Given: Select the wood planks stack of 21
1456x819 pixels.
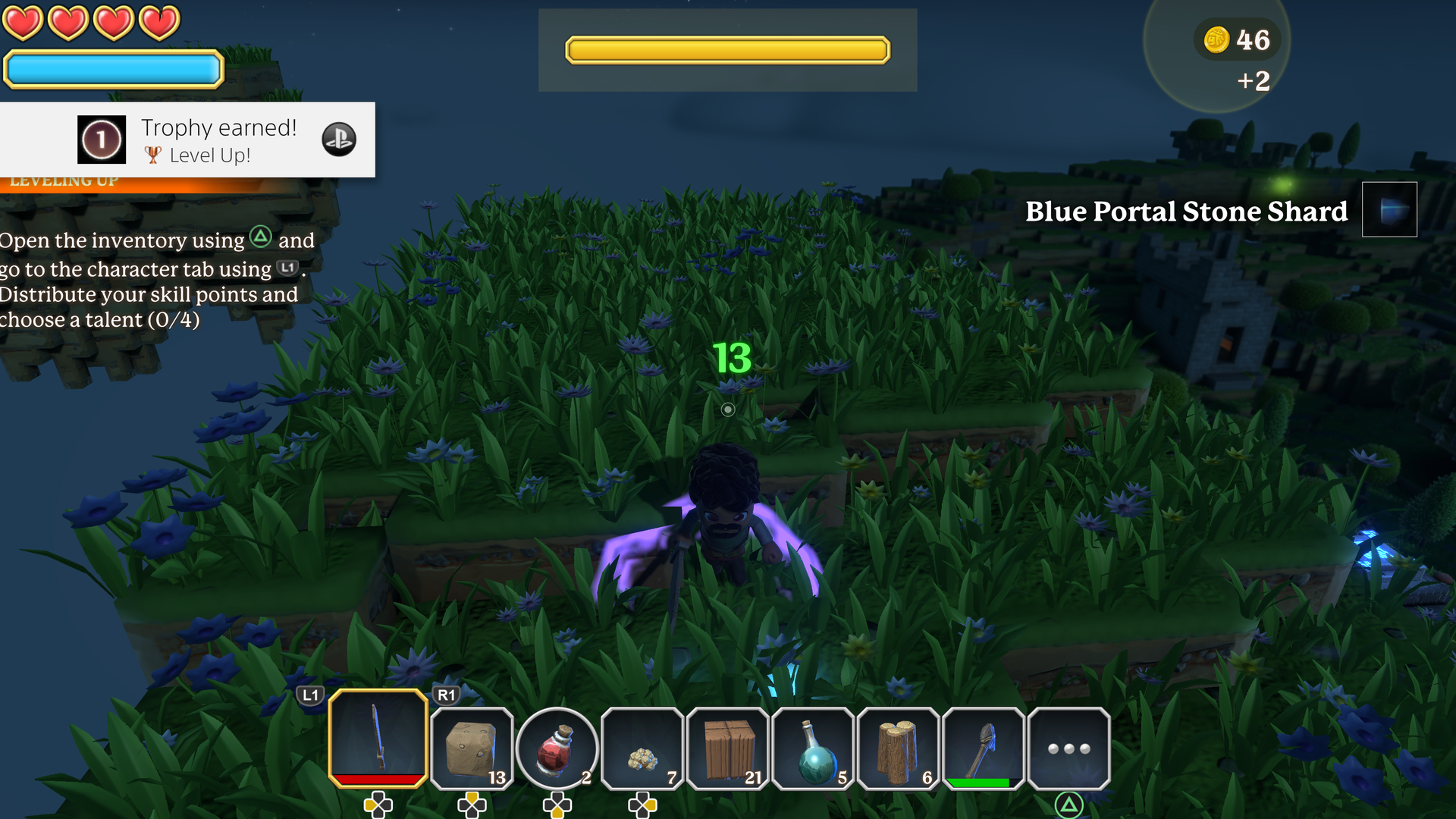Looking at the screenshot, I should (727, 747).
